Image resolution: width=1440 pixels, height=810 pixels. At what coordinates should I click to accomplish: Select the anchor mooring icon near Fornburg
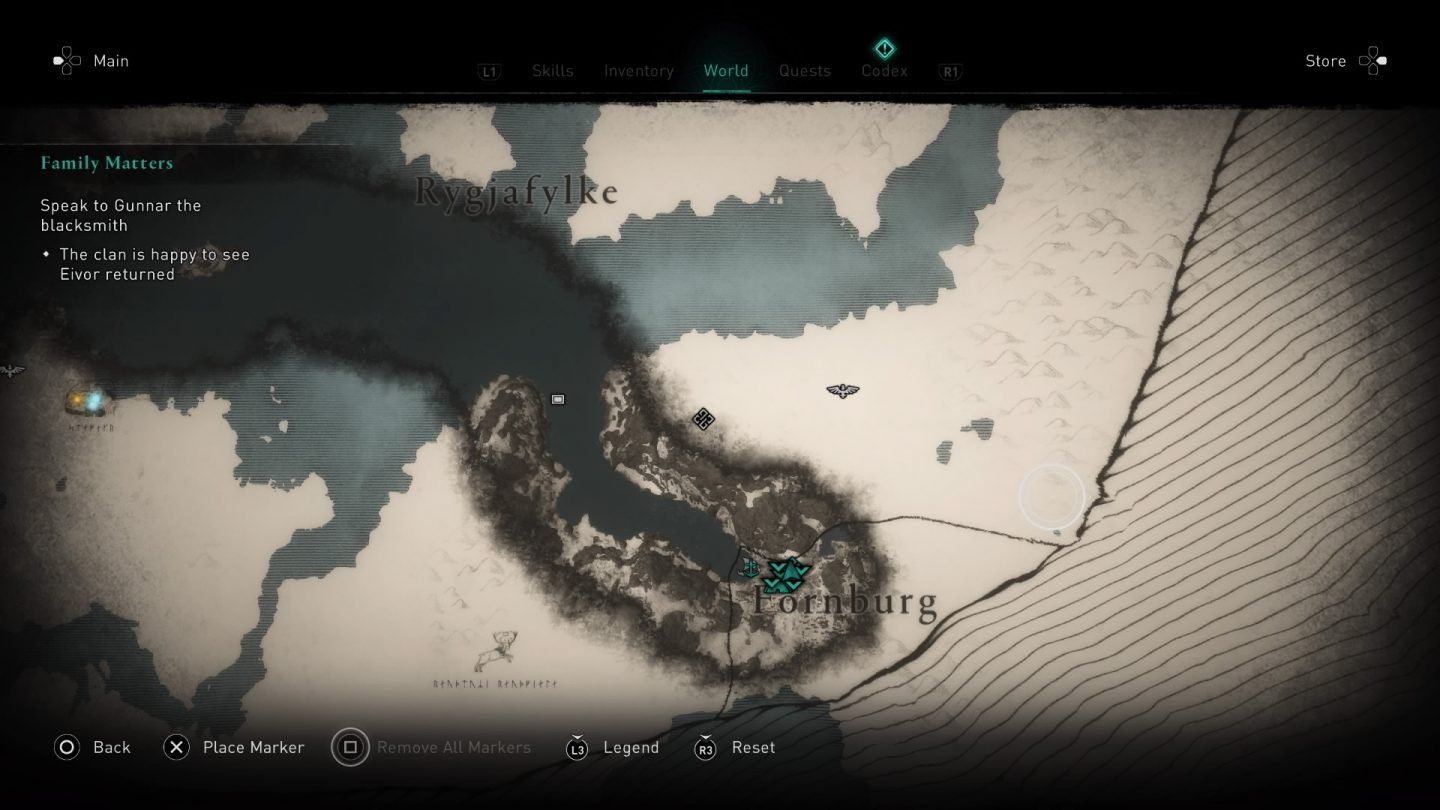(x=750, y=567)
